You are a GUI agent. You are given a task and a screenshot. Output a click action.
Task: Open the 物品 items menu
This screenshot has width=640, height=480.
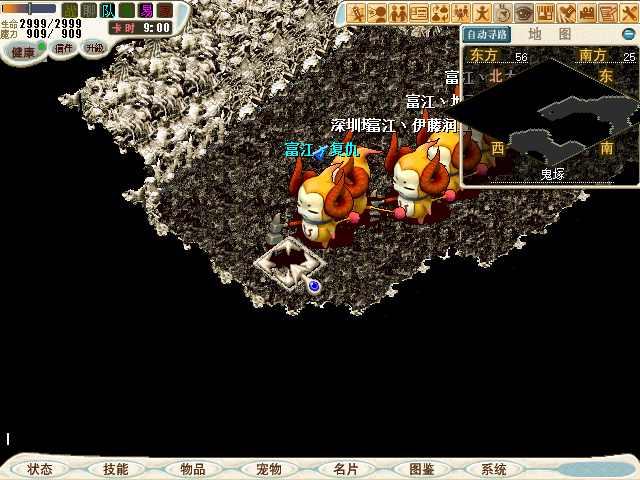(x=192, y=469)
